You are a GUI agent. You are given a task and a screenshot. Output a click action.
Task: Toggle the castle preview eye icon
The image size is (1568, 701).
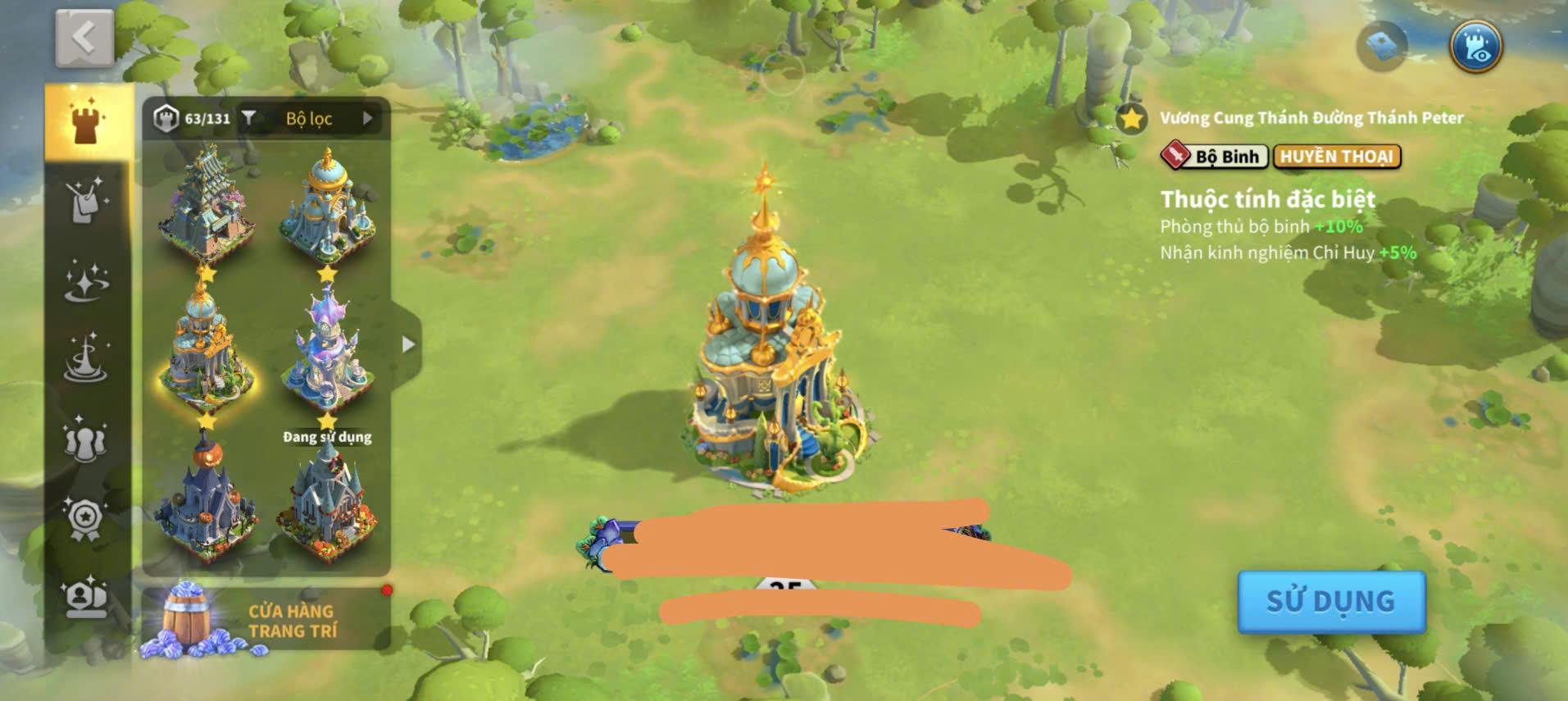click(1475, 47)
